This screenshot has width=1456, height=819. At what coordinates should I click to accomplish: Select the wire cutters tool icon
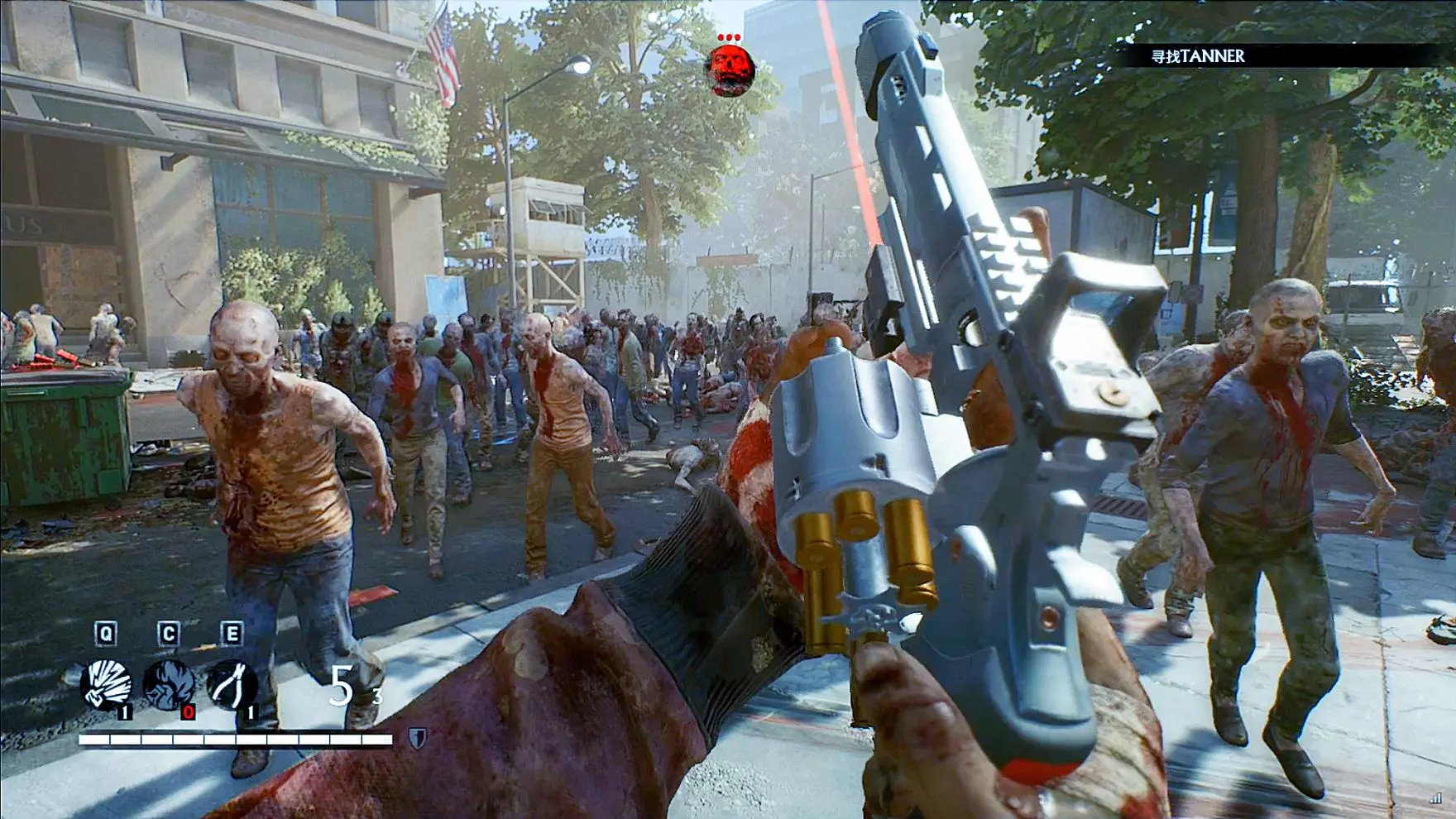(x=231, y=684)
